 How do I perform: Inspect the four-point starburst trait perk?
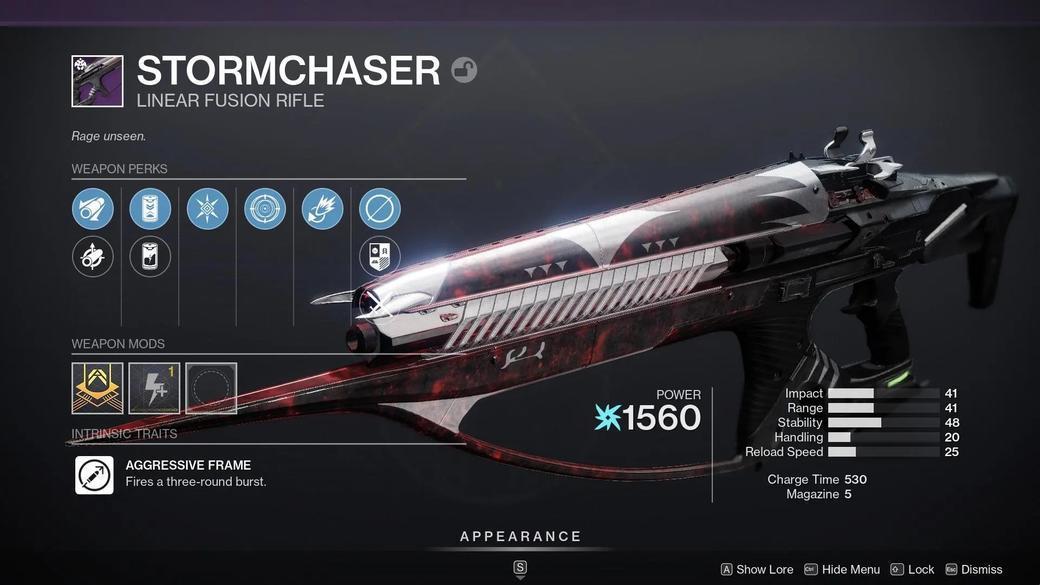pos(208,209)
